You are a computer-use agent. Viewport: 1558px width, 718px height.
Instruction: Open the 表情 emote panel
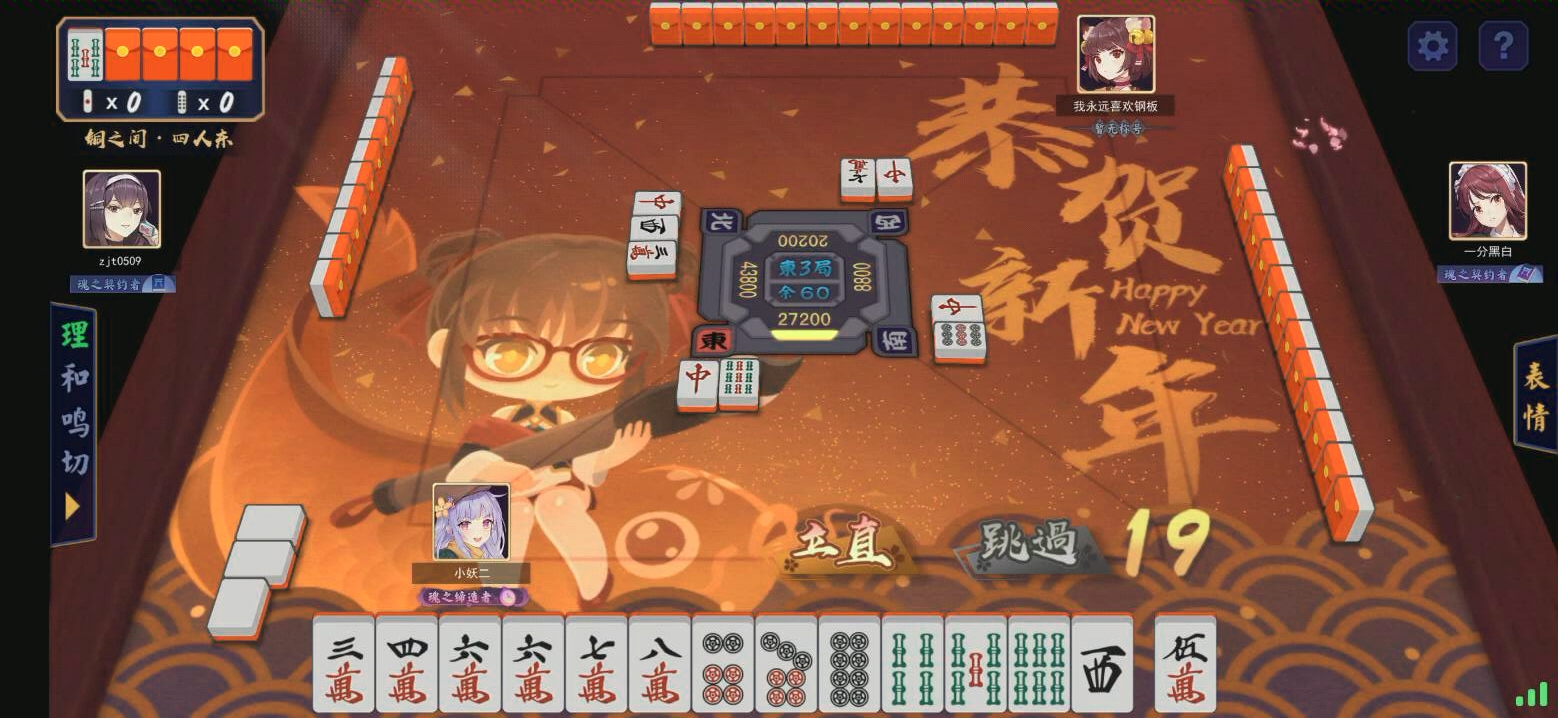(x=1535, y=395)
